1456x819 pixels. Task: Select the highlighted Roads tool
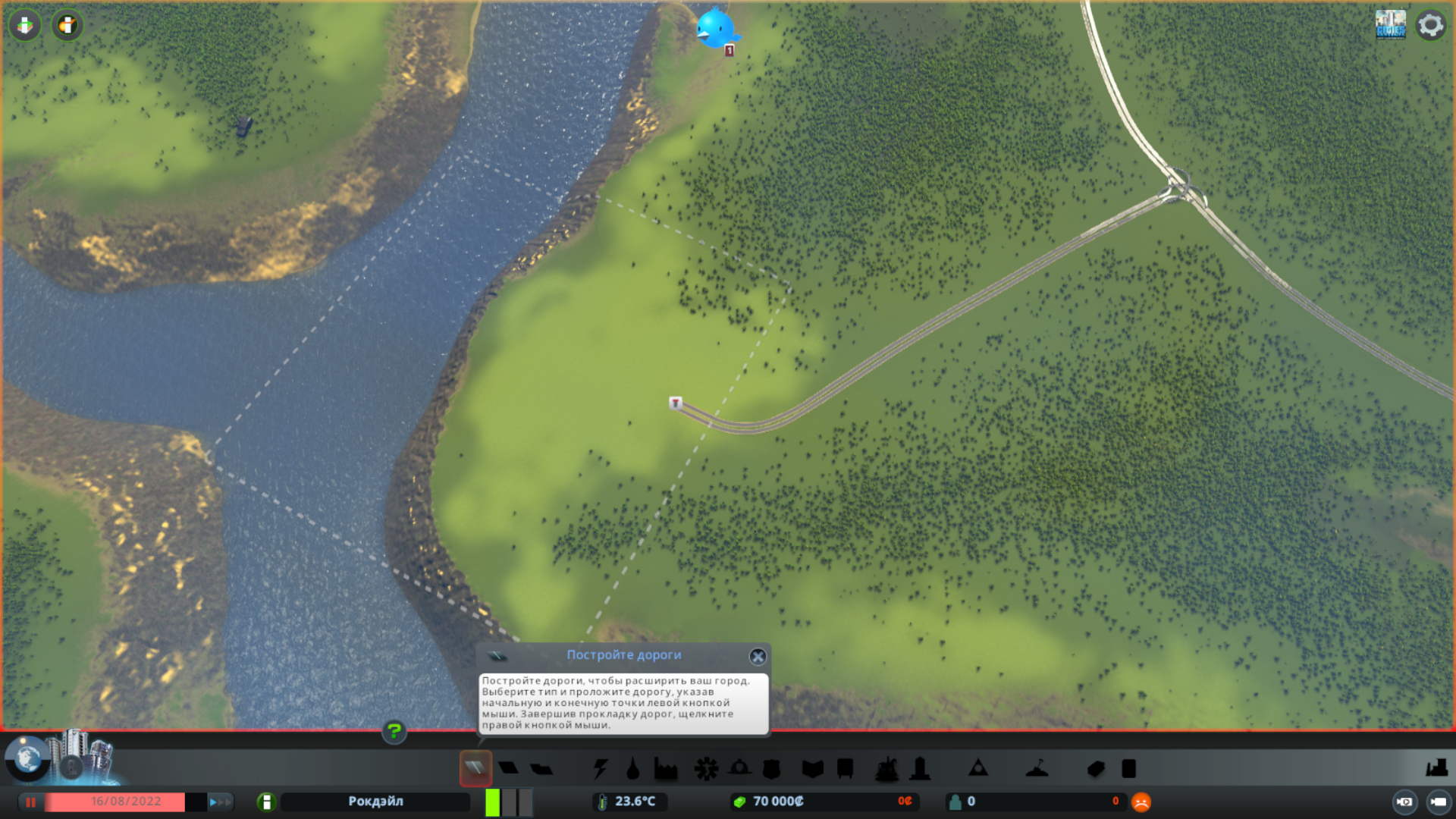[475, 768]
